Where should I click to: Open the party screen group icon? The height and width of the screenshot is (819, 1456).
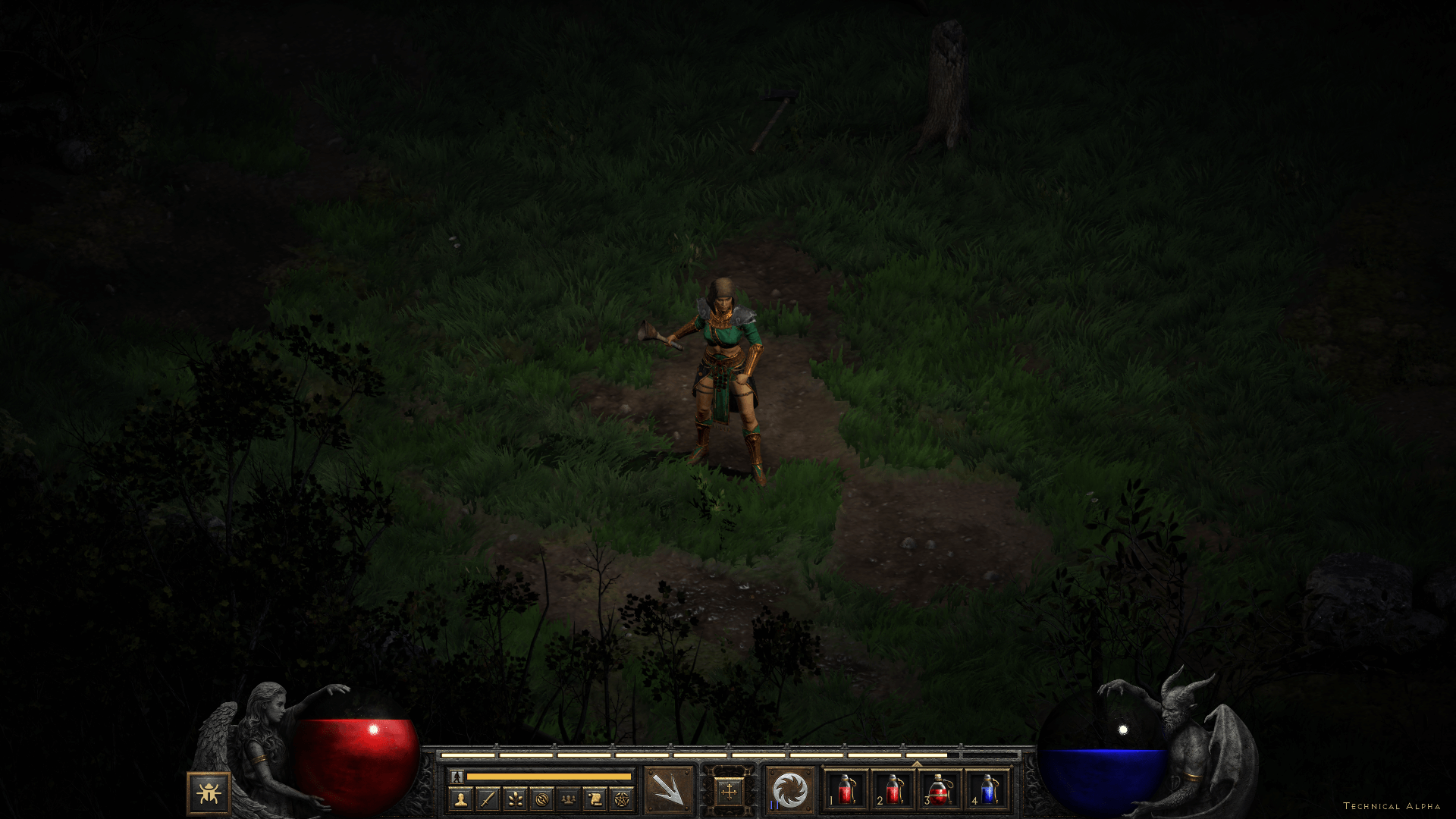pos(568,799)
